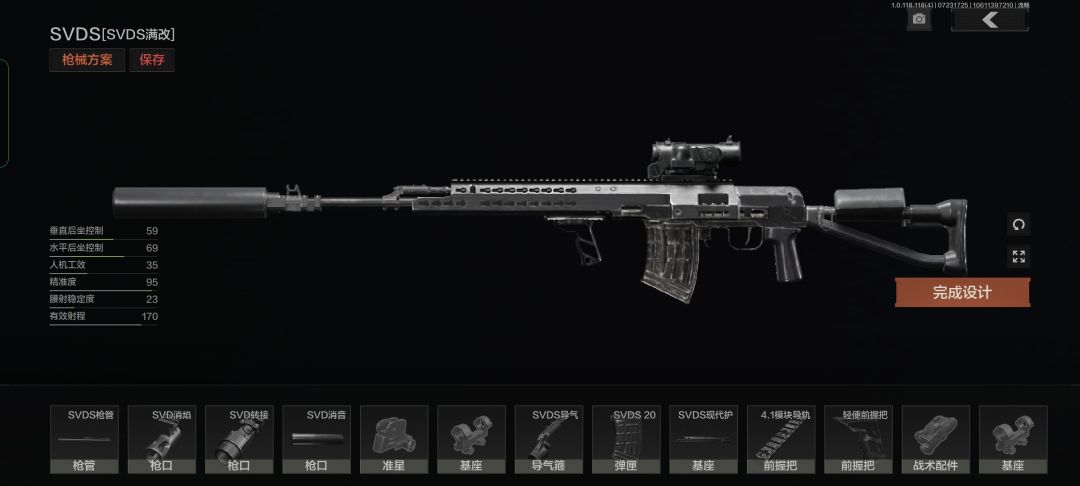Choose the 轻便前握把 foregrip slot

tap(858, 439)
